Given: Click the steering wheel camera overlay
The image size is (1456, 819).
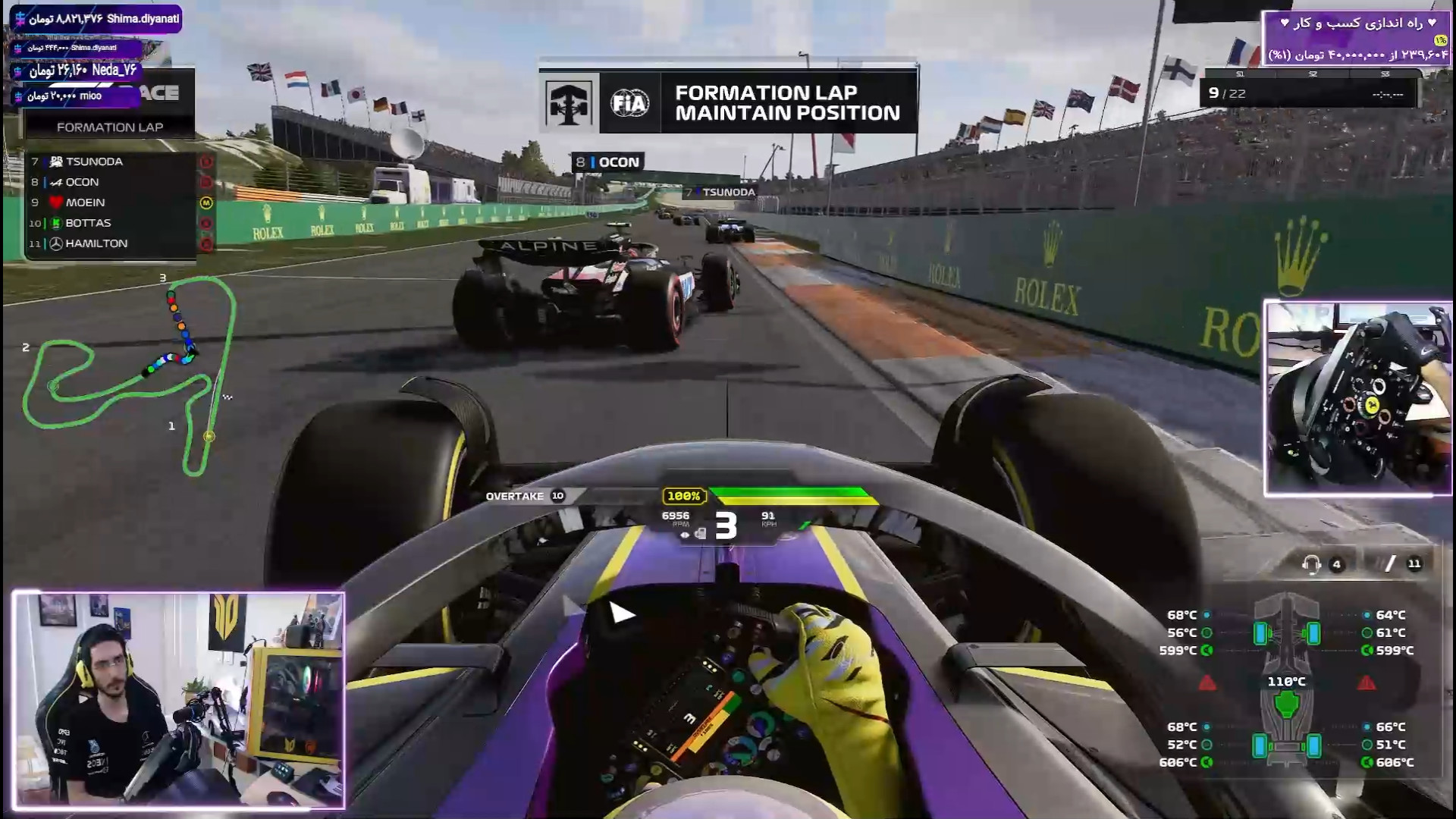Looking at the screenshot, I should point(1357,398).
